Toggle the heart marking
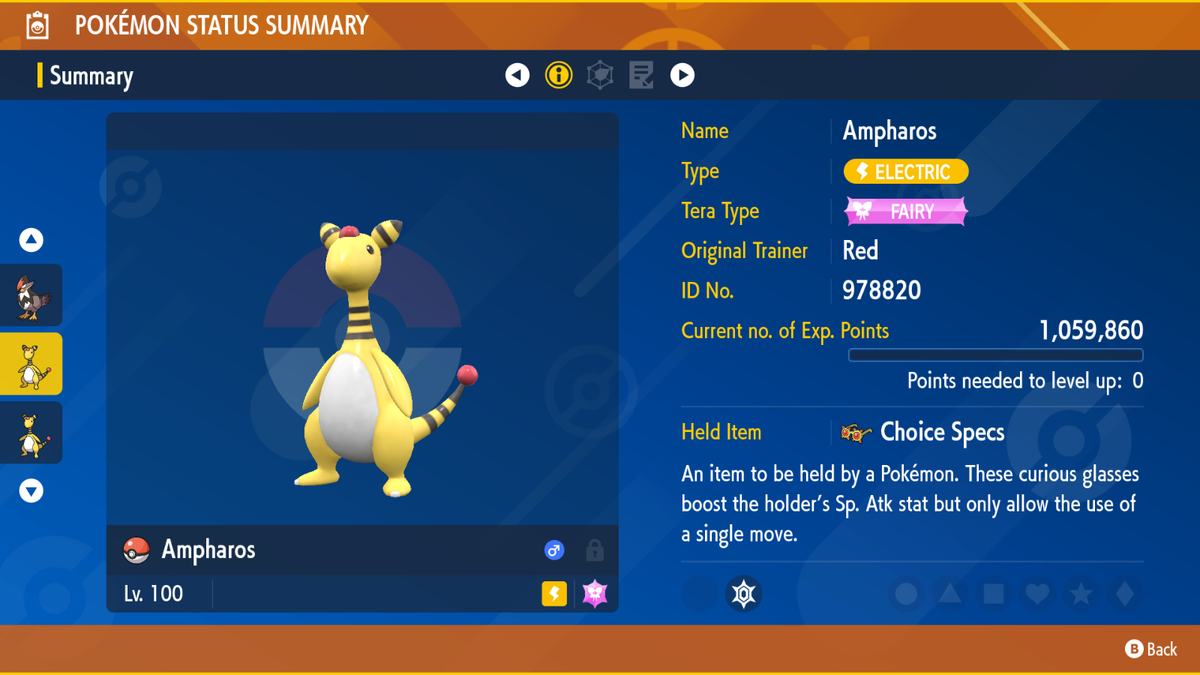 1037,594
